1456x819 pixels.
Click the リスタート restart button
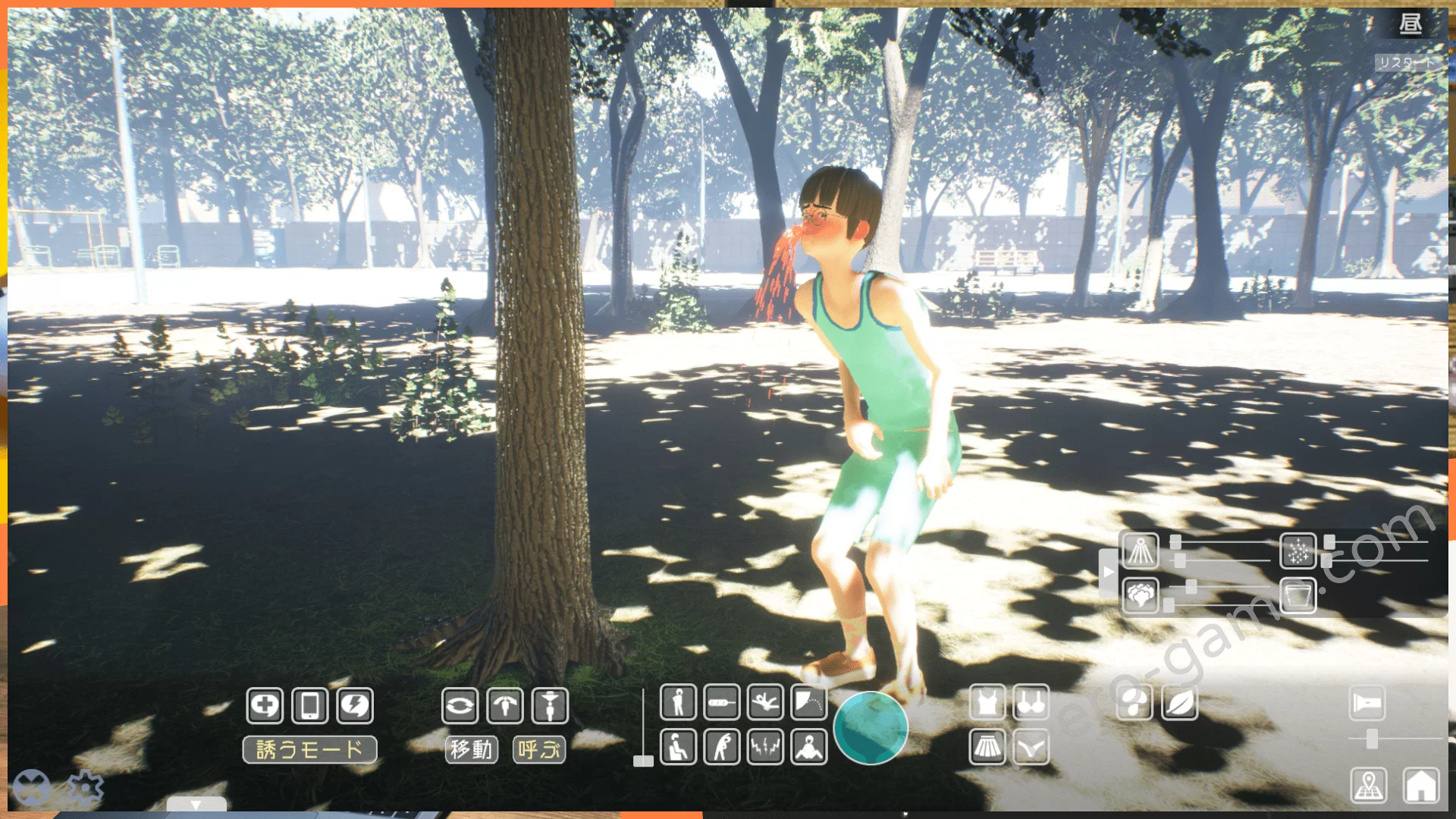point(1407,62)
